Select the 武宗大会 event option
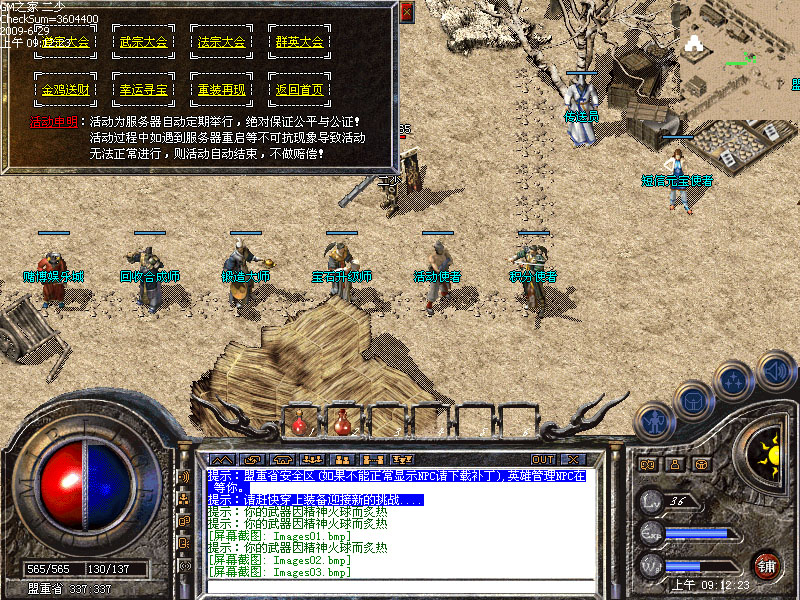This screenshot has width=800, height=600. point(144,43)
